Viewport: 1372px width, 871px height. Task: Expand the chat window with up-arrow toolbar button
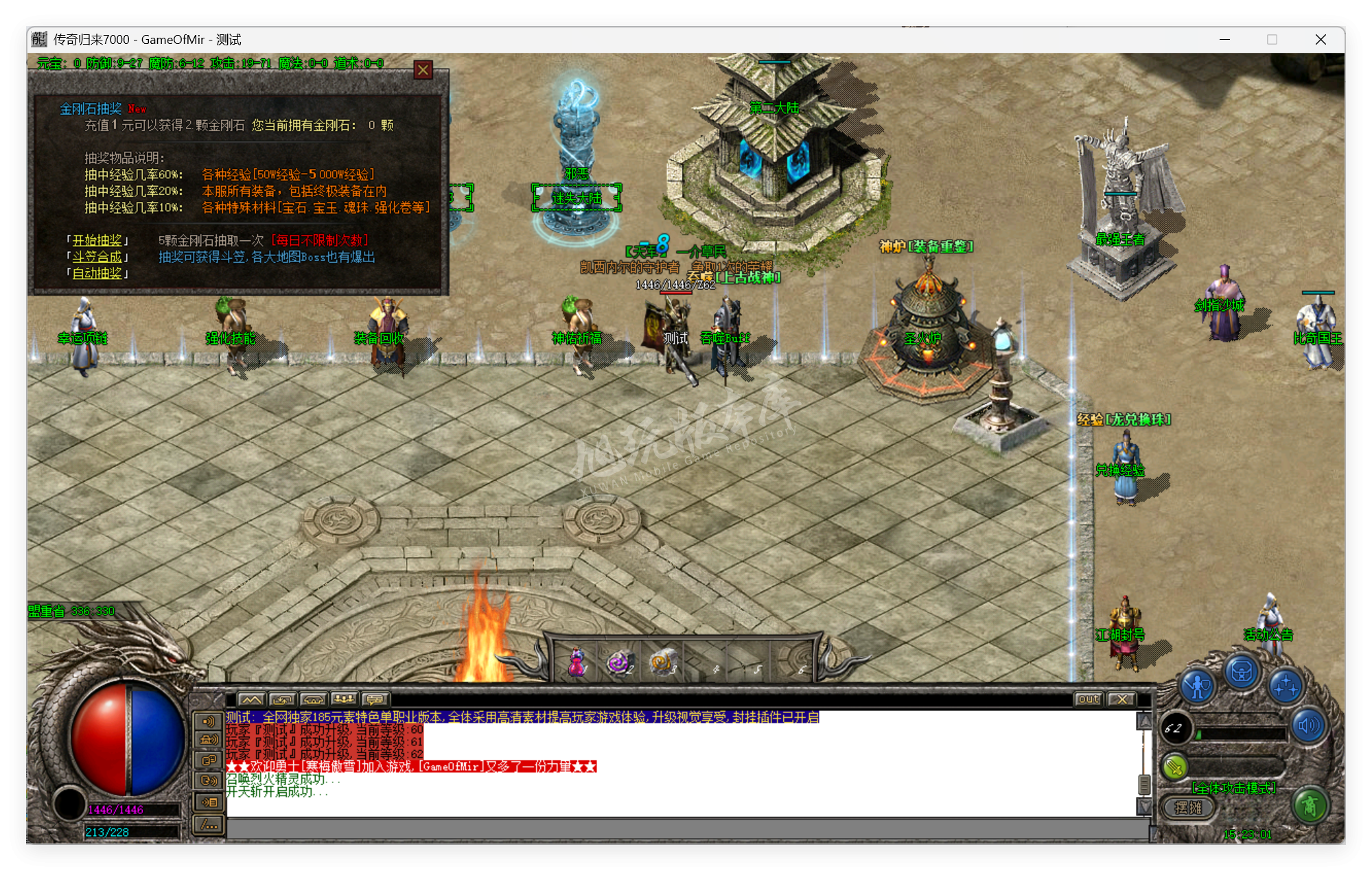283,699
